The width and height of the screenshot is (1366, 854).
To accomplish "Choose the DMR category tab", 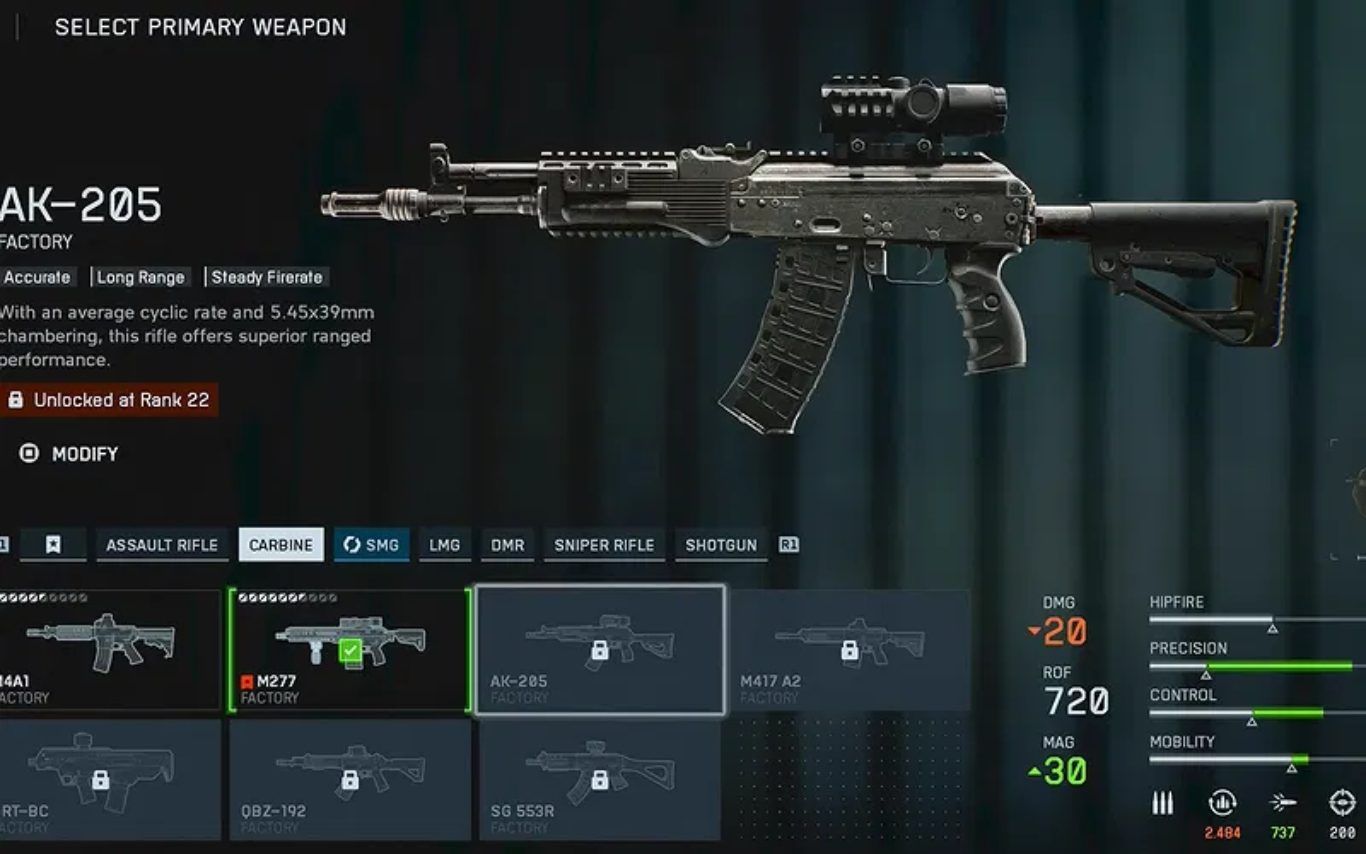I will pos(508,545).
